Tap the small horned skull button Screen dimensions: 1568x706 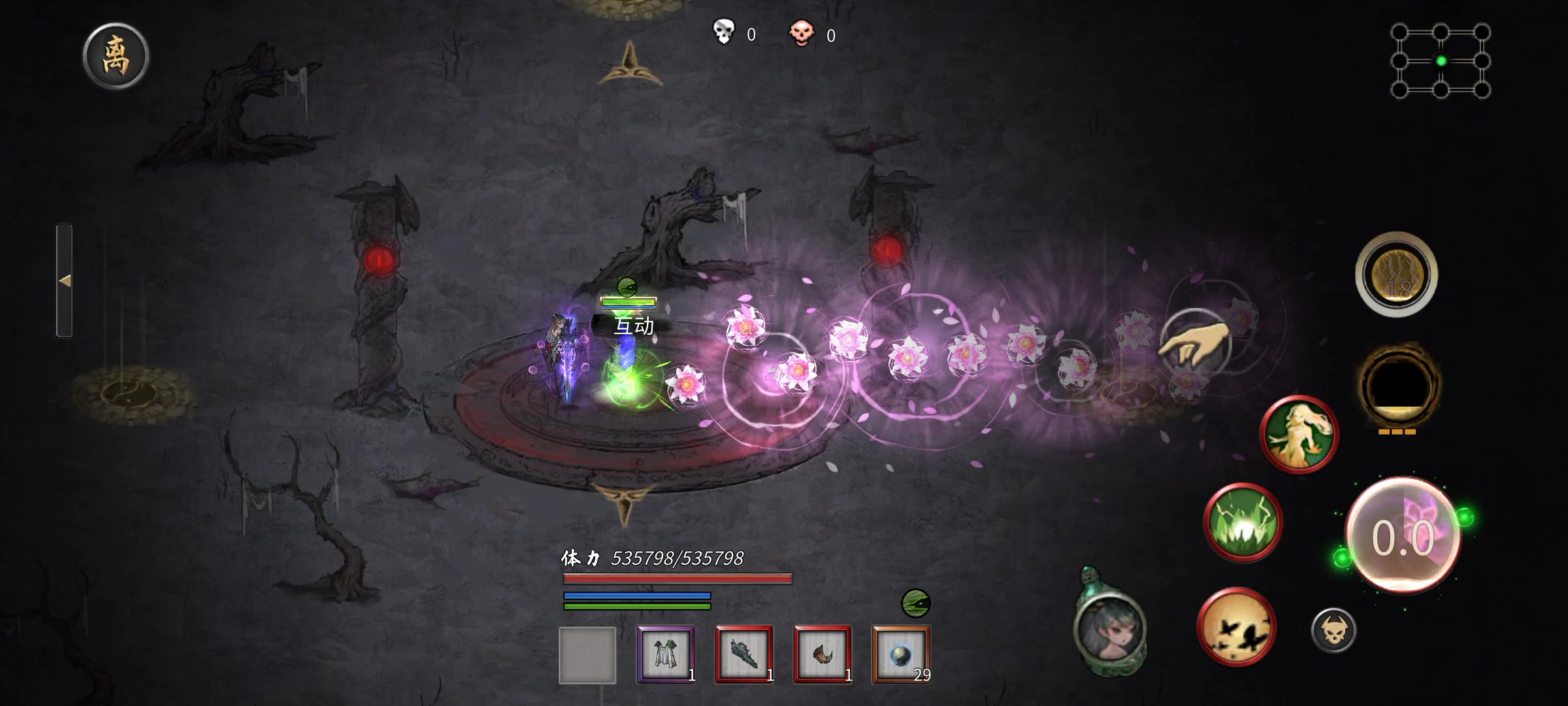click(x=1333, y=630)
